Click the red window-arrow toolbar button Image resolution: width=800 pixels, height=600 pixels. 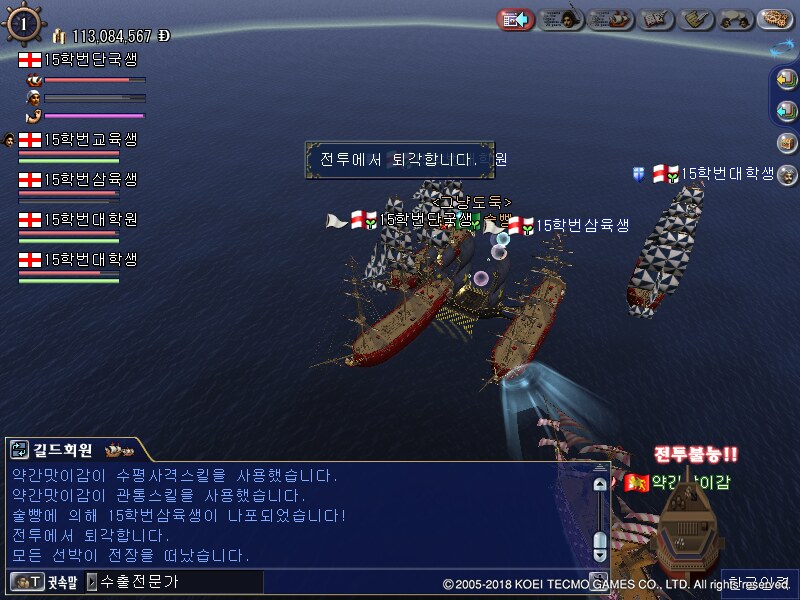516,18
